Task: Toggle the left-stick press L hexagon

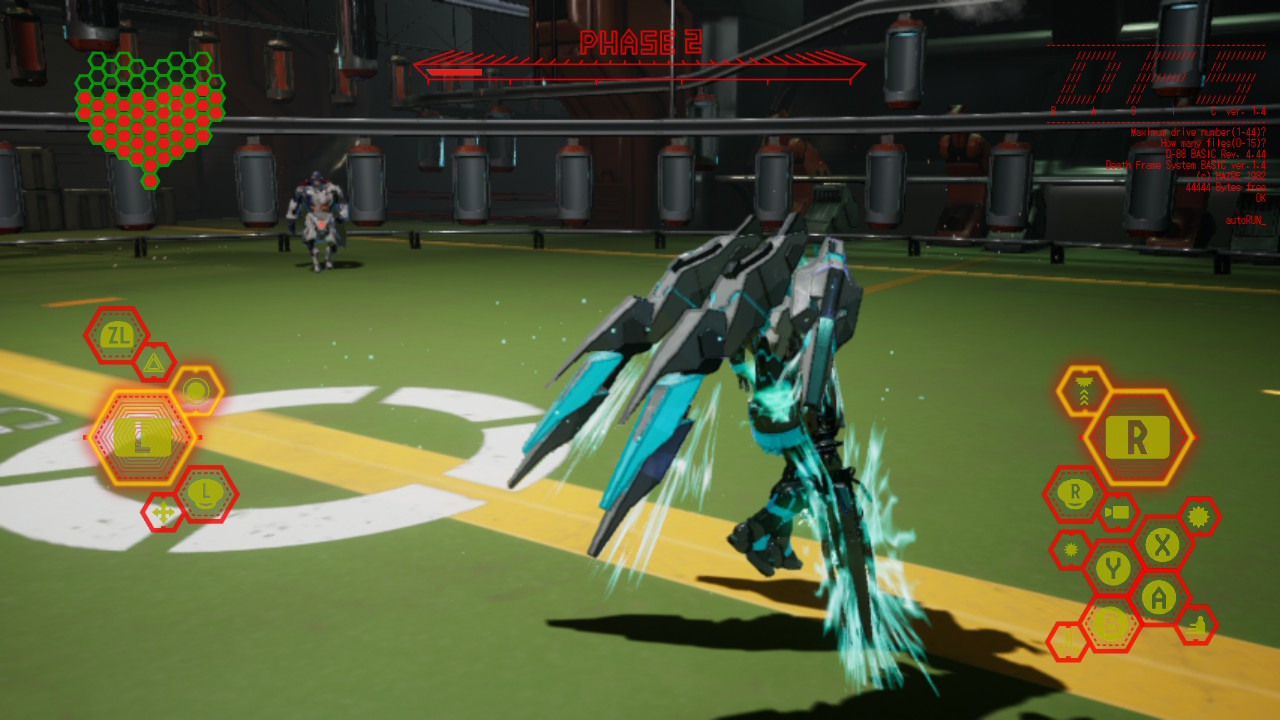Action: coord(206,492)
